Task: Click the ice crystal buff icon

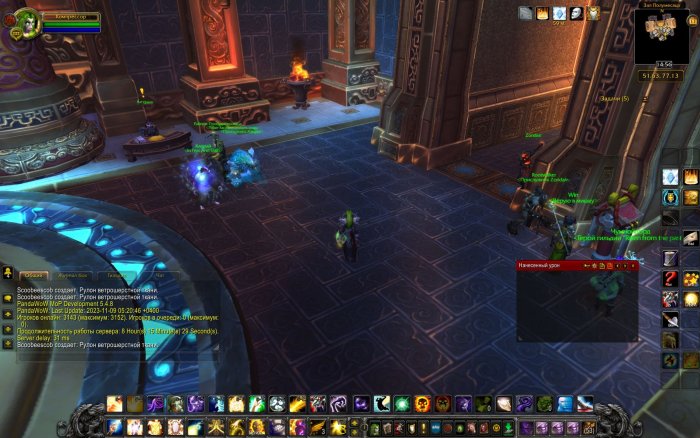Action: click(559, 13)
